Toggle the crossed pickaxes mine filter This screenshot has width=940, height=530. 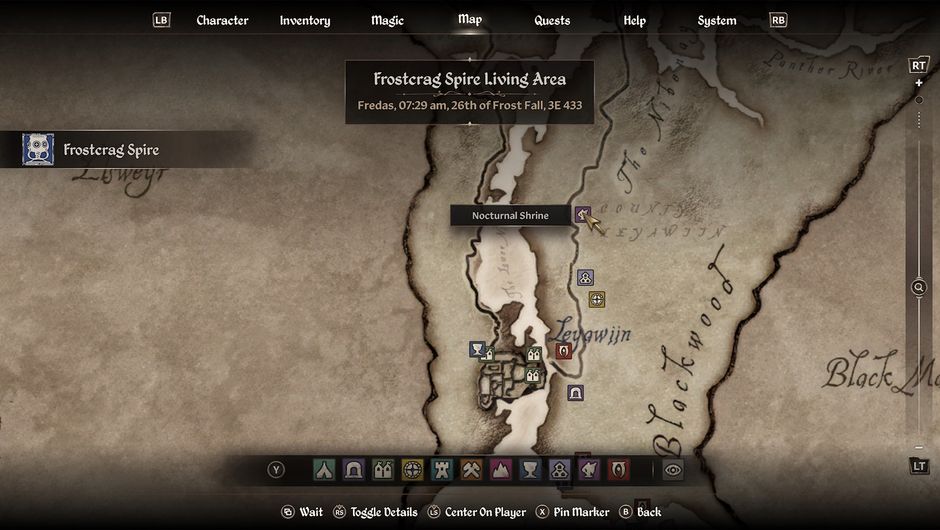point(471,469)
